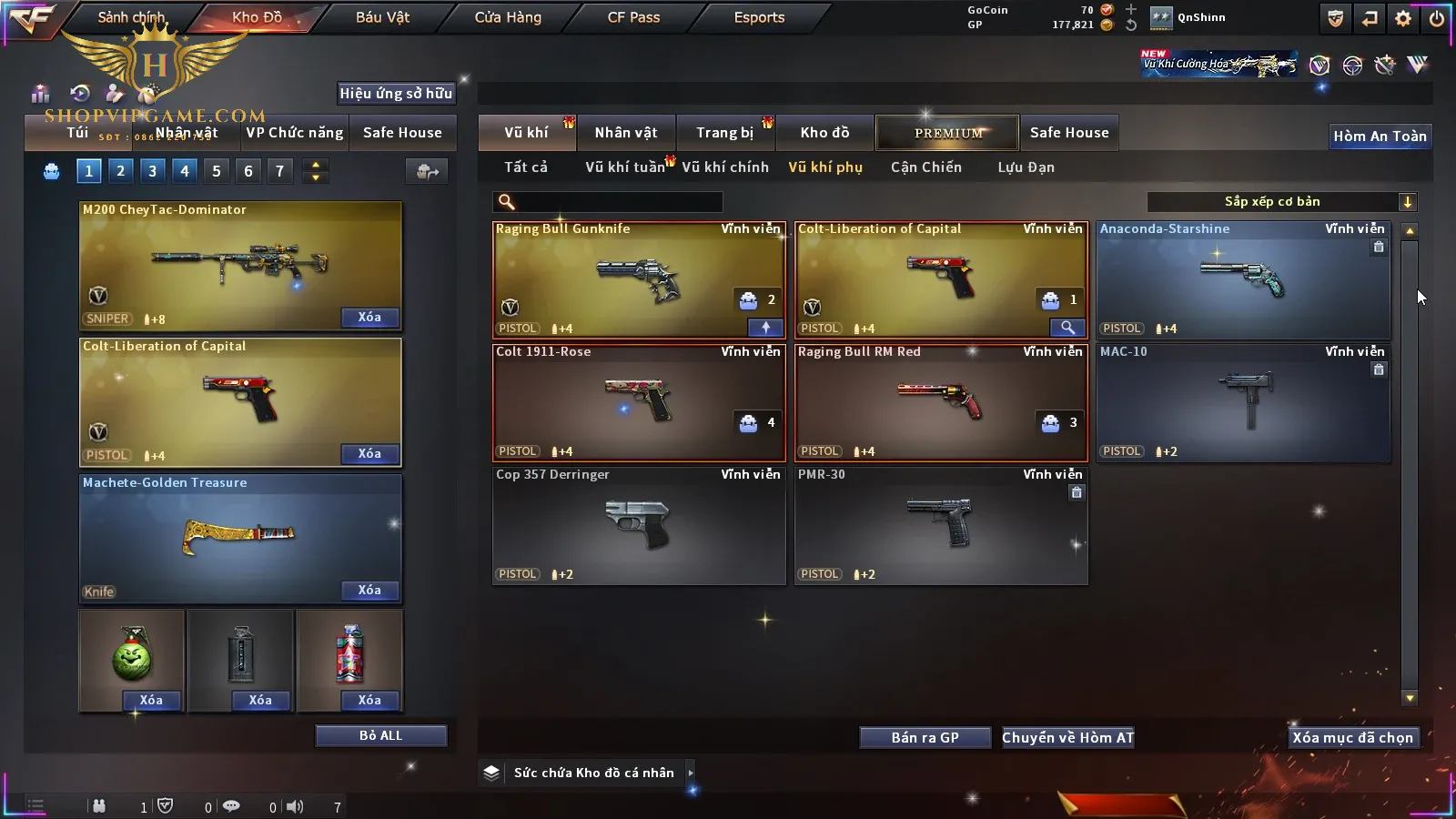Go to the CF Pass menu
Screen dimensions: 1456x819
click(633, 17)
